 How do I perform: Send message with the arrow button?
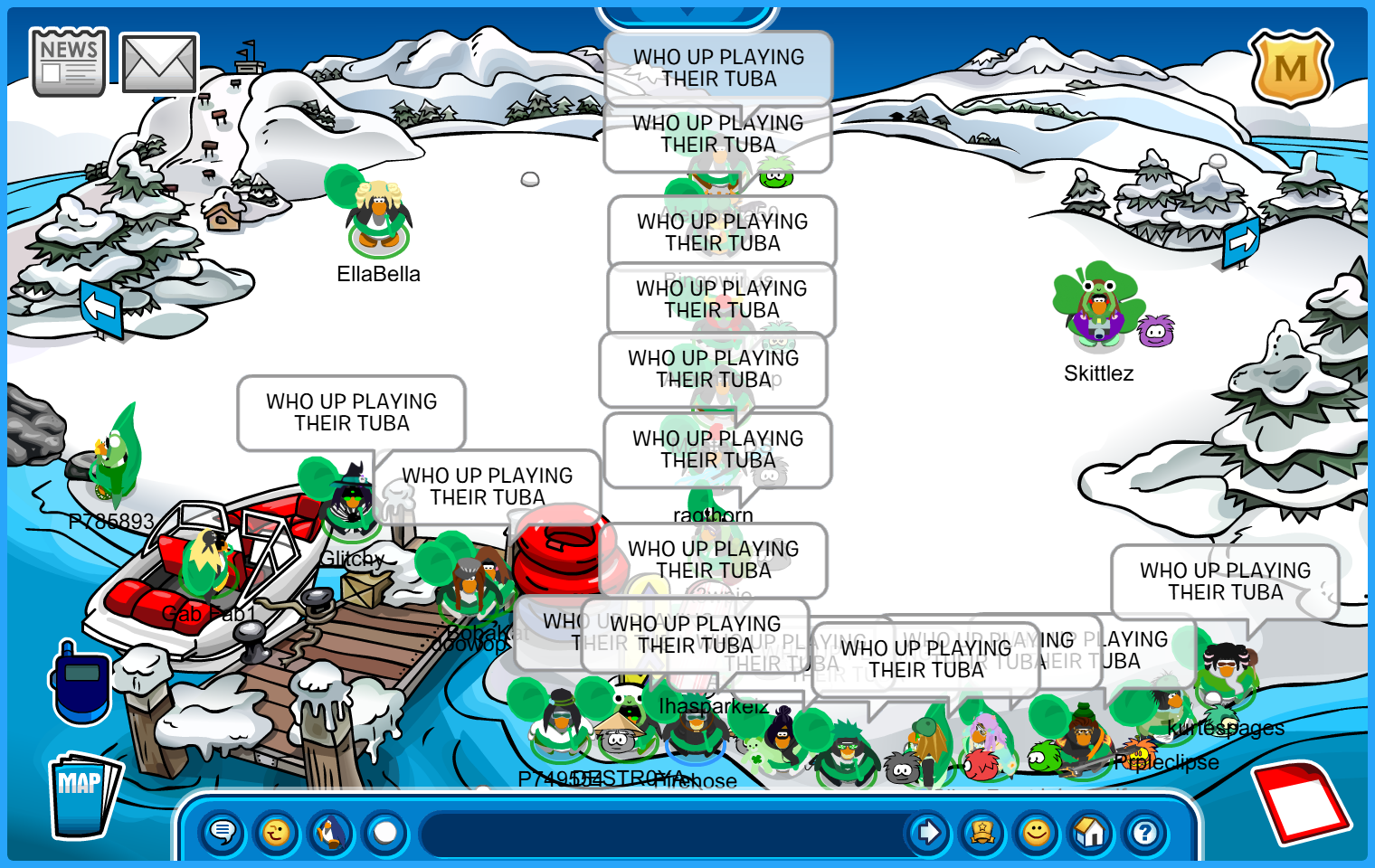(928, 832)
